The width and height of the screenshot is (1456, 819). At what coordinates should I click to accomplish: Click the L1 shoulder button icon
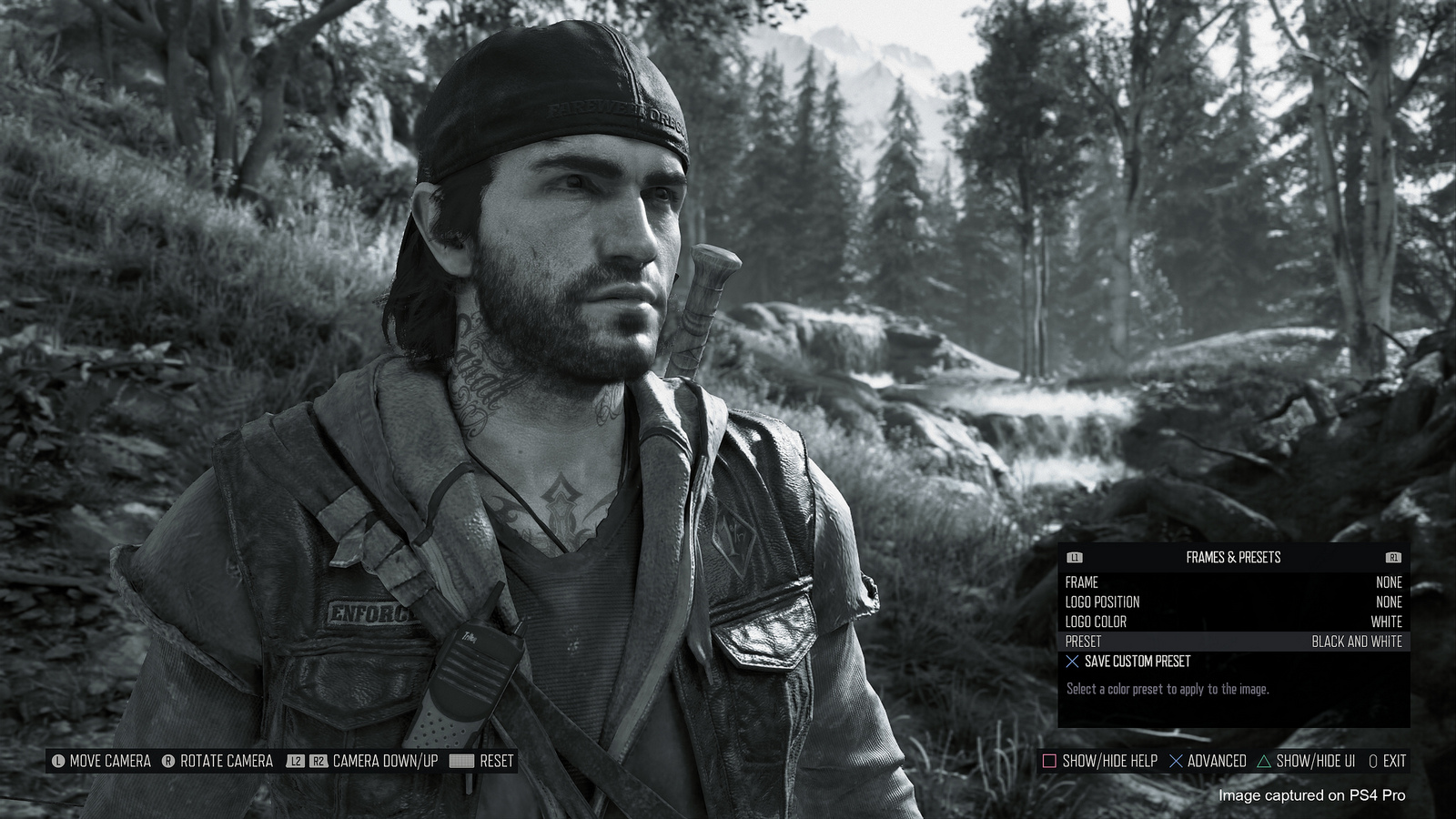point(1074,557)
